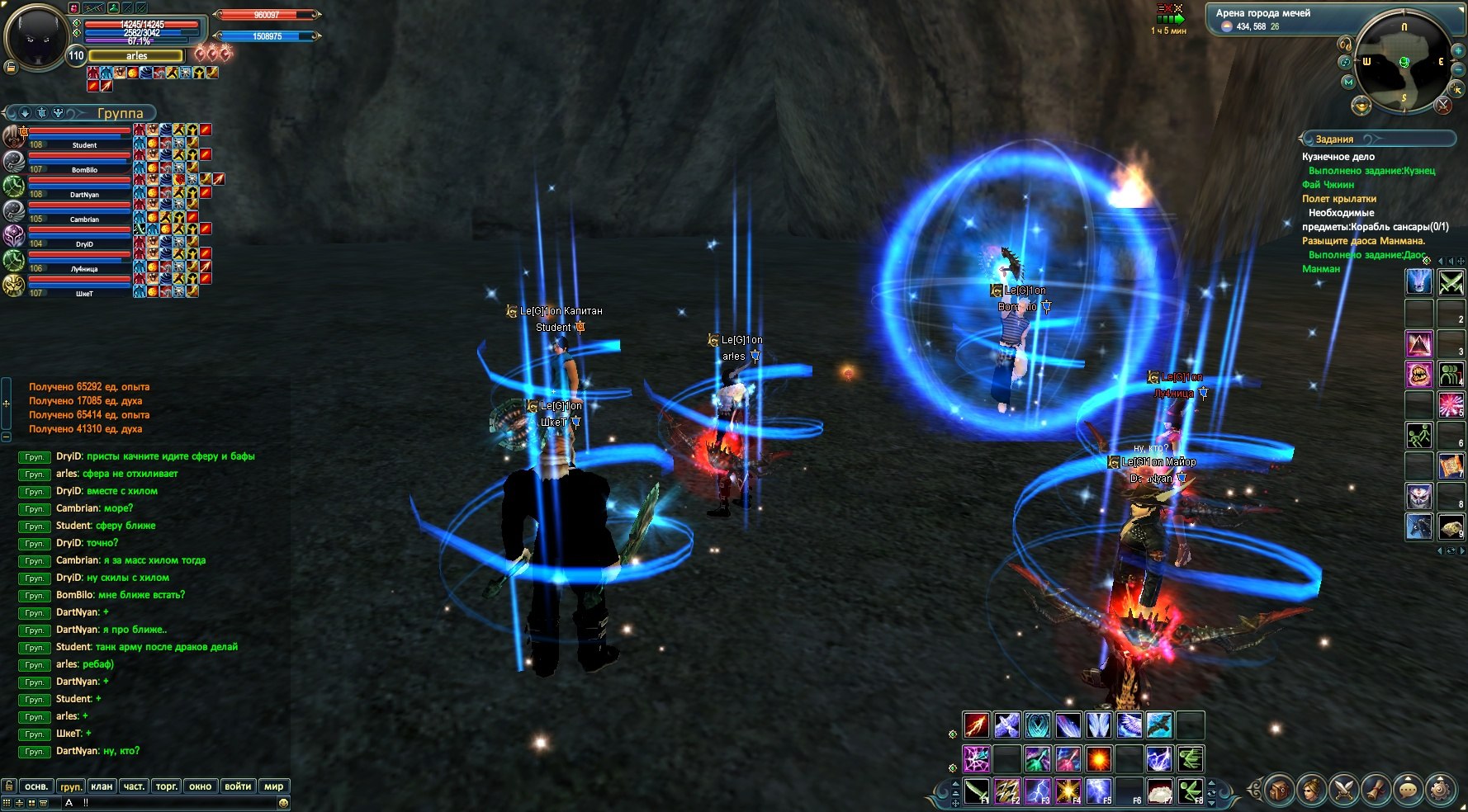The width and height of the screenshot is (1468, 812).
Task: Open the gear settings menu
Action: (1440, 791)
